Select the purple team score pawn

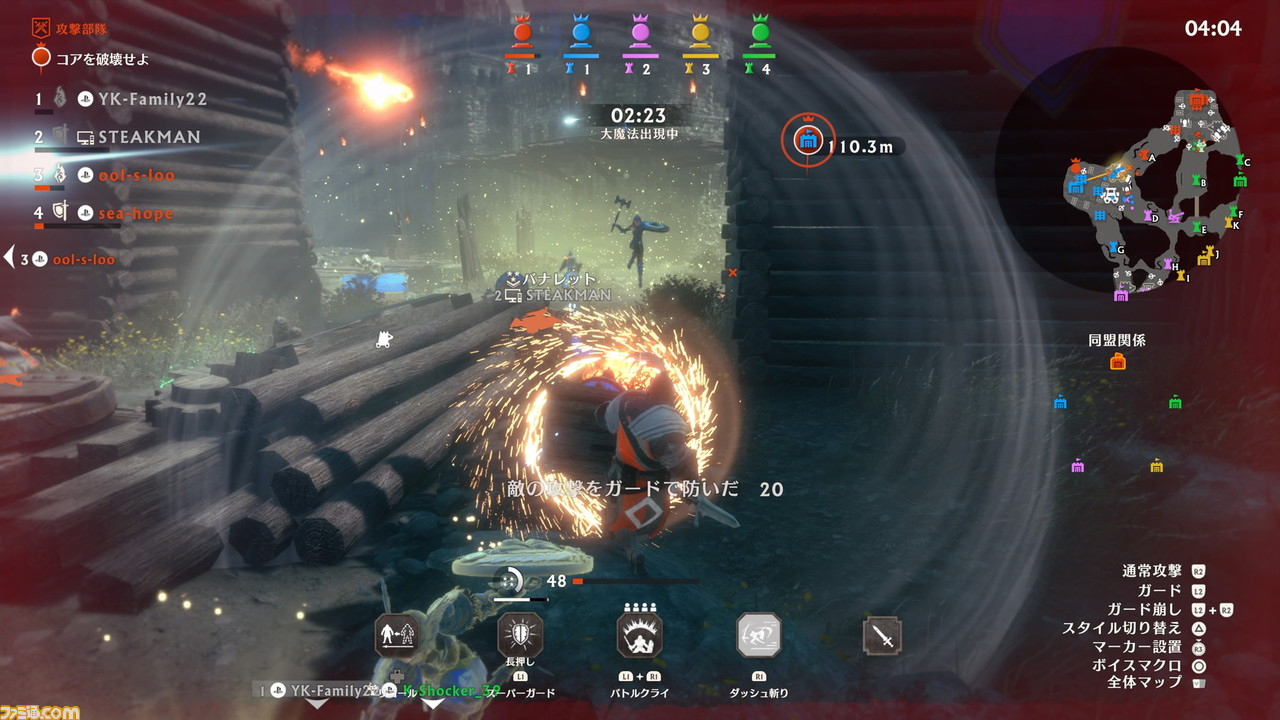click(641, 33)
